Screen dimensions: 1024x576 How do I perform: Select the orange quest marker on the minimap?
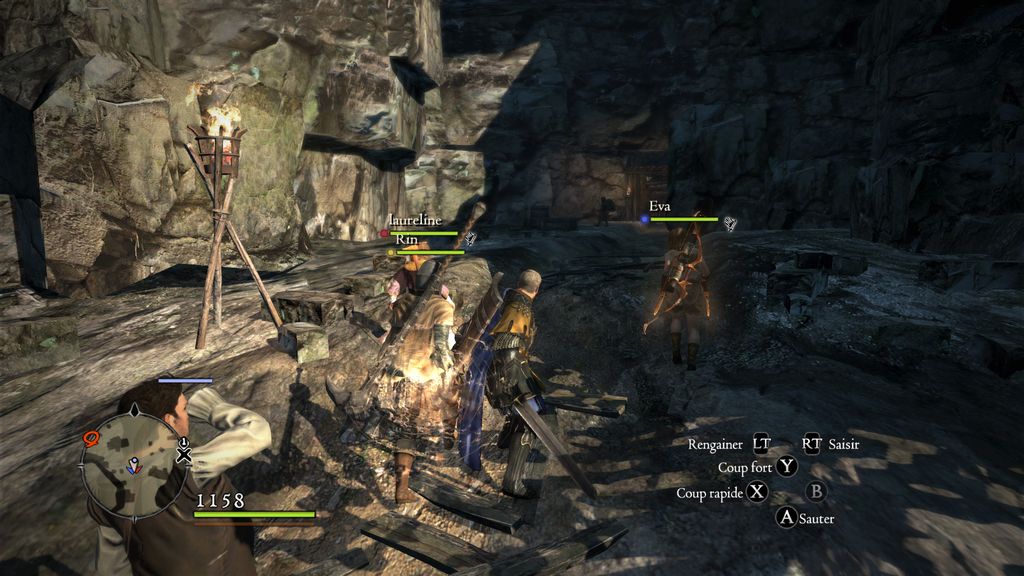(x=92, y=437)
